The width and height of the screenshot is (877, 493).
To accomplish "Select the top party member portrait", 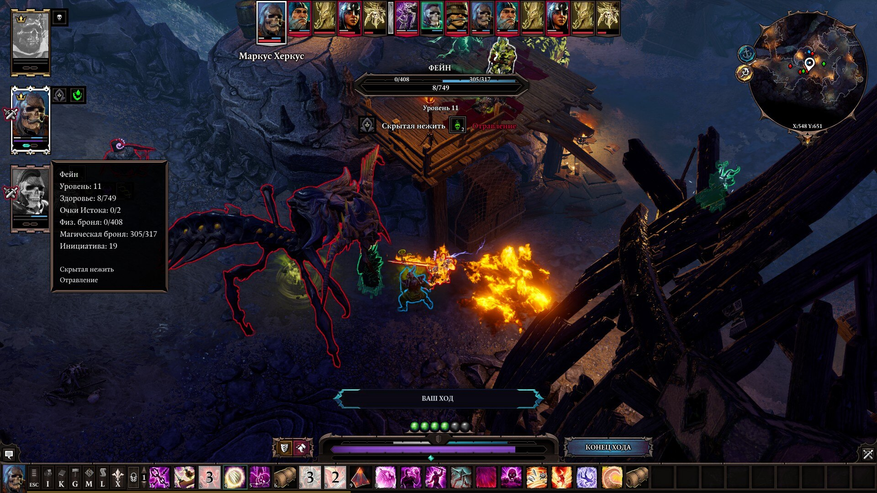I will coord(30,38).
